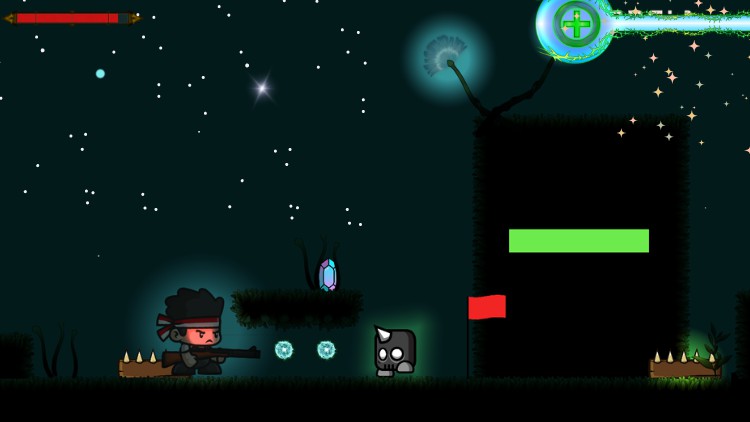Screen dimensions: 750x422
Task: Click the green cross health orb icon
Action: coord(576,24)
